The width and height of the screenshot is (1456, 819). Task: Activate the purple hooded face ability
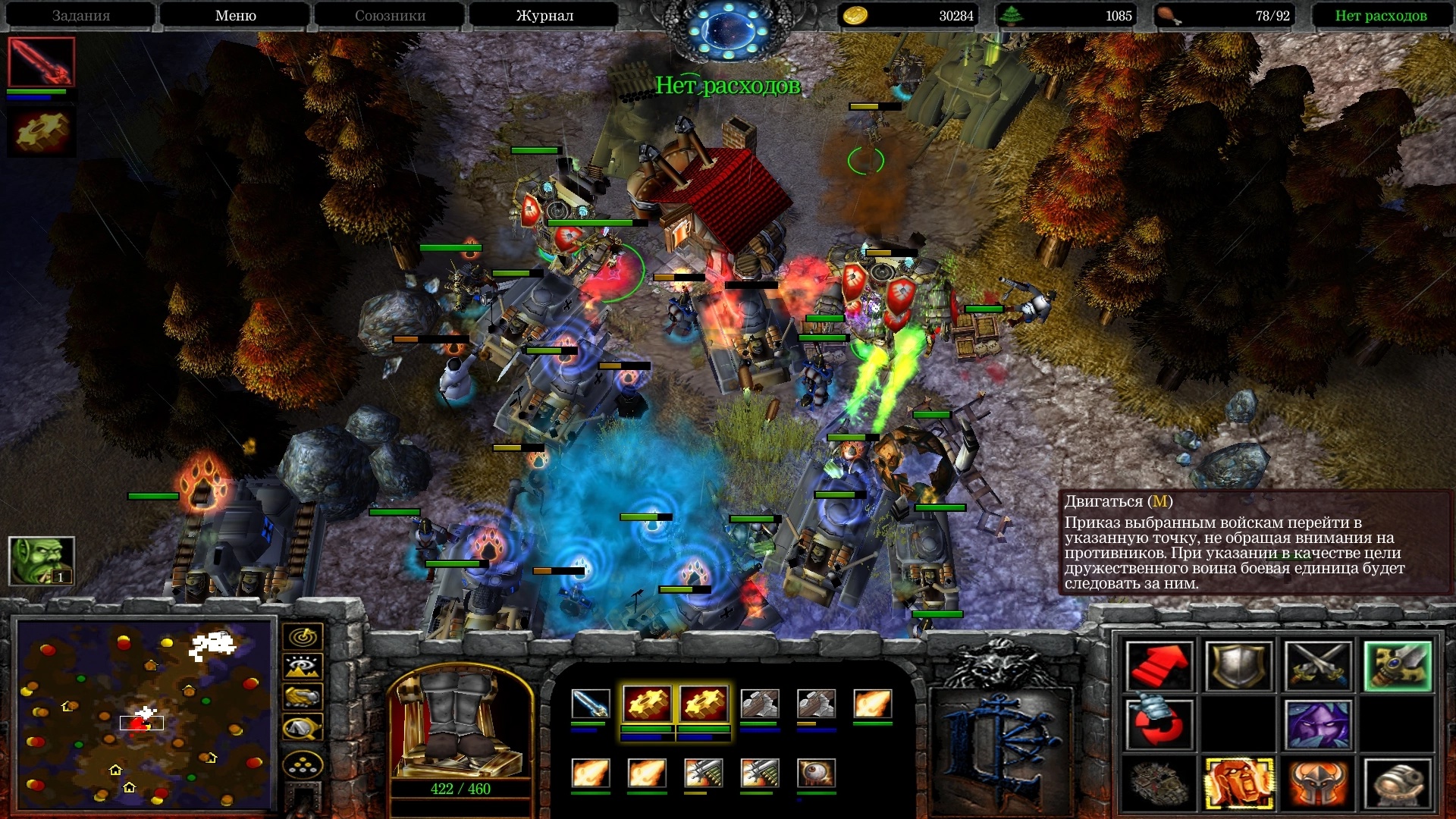pyautogui.click(x=1318, y=724)
